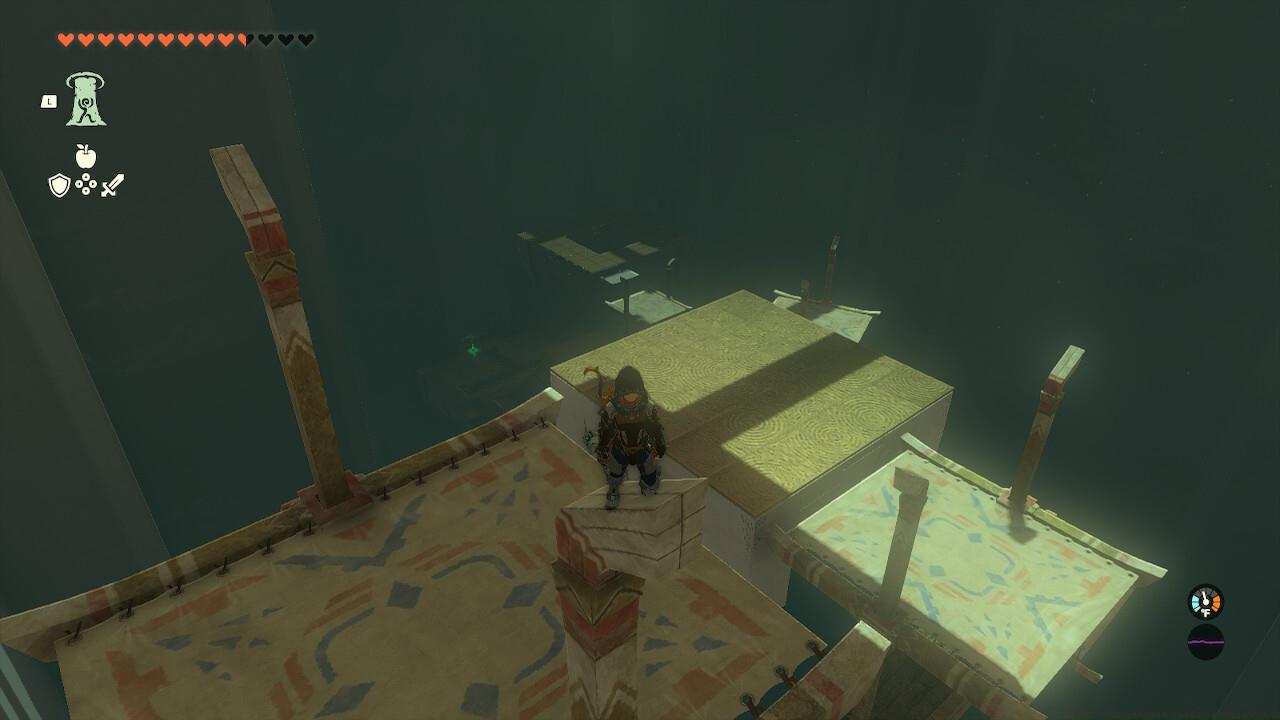This screenshot has height=720, width=1280.
Task: Click the half-filled heart in the health bar
Action: tap(245, 40)
